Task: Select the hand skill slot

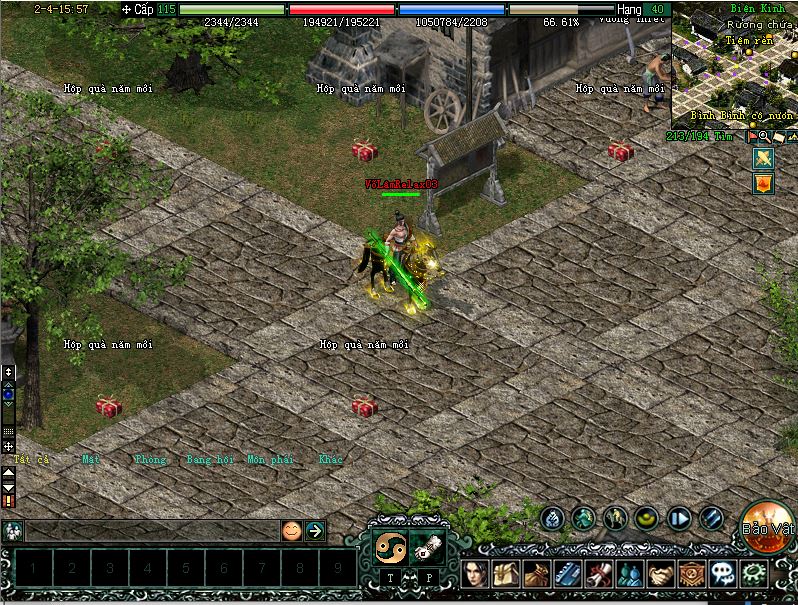Action: pyautogui.click(x=427, y=546)
